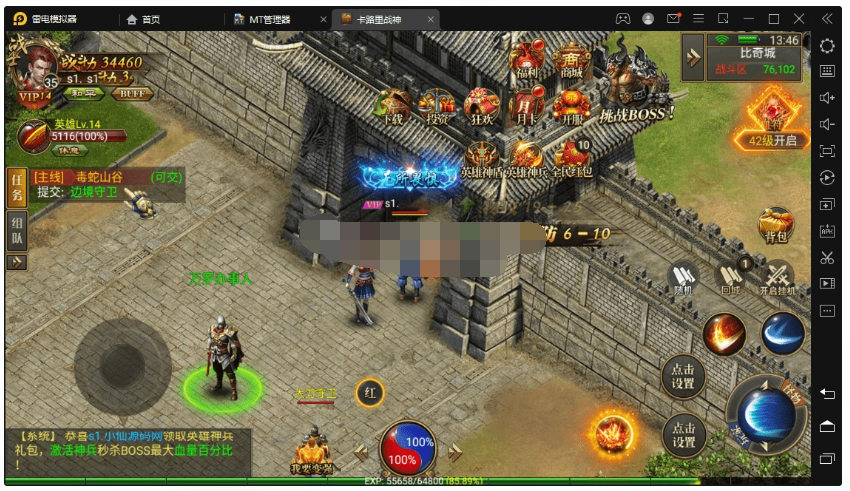
Task: Open the 狂欢 carnival event
Action: pos(482,106)
